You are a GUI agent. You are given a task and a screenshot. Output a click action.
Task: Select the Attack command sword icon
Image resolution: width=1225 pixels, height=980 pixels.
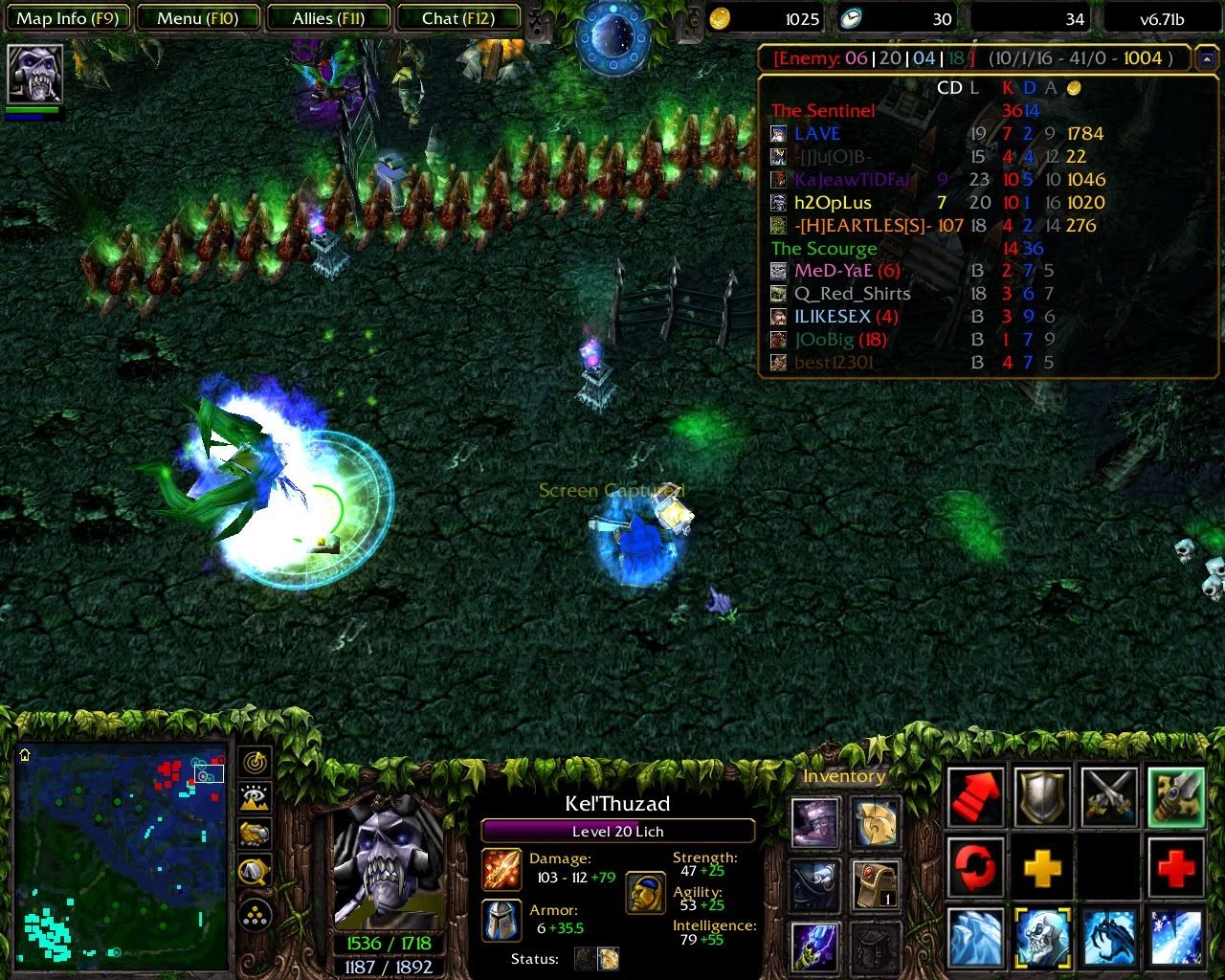[x=1109, y=796]
